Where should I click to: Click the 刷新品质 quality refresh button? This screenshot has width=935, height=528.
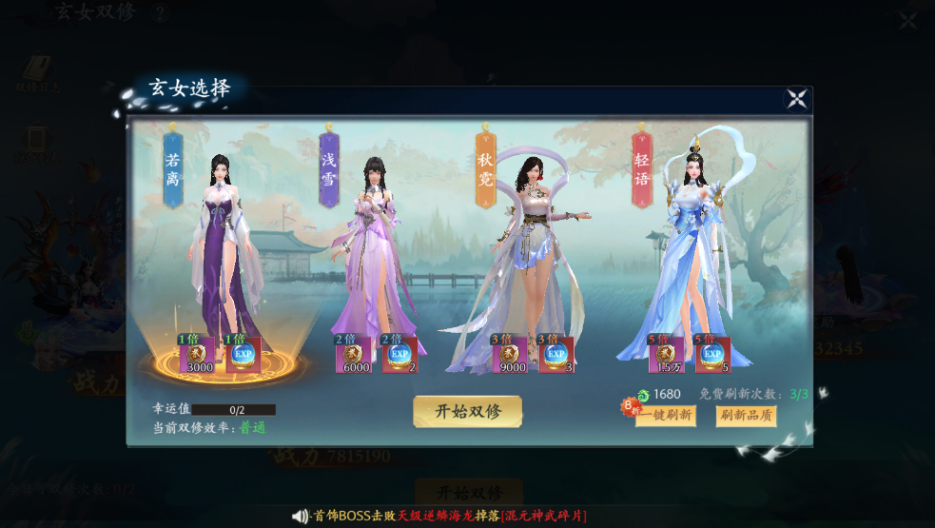(746, 415)
